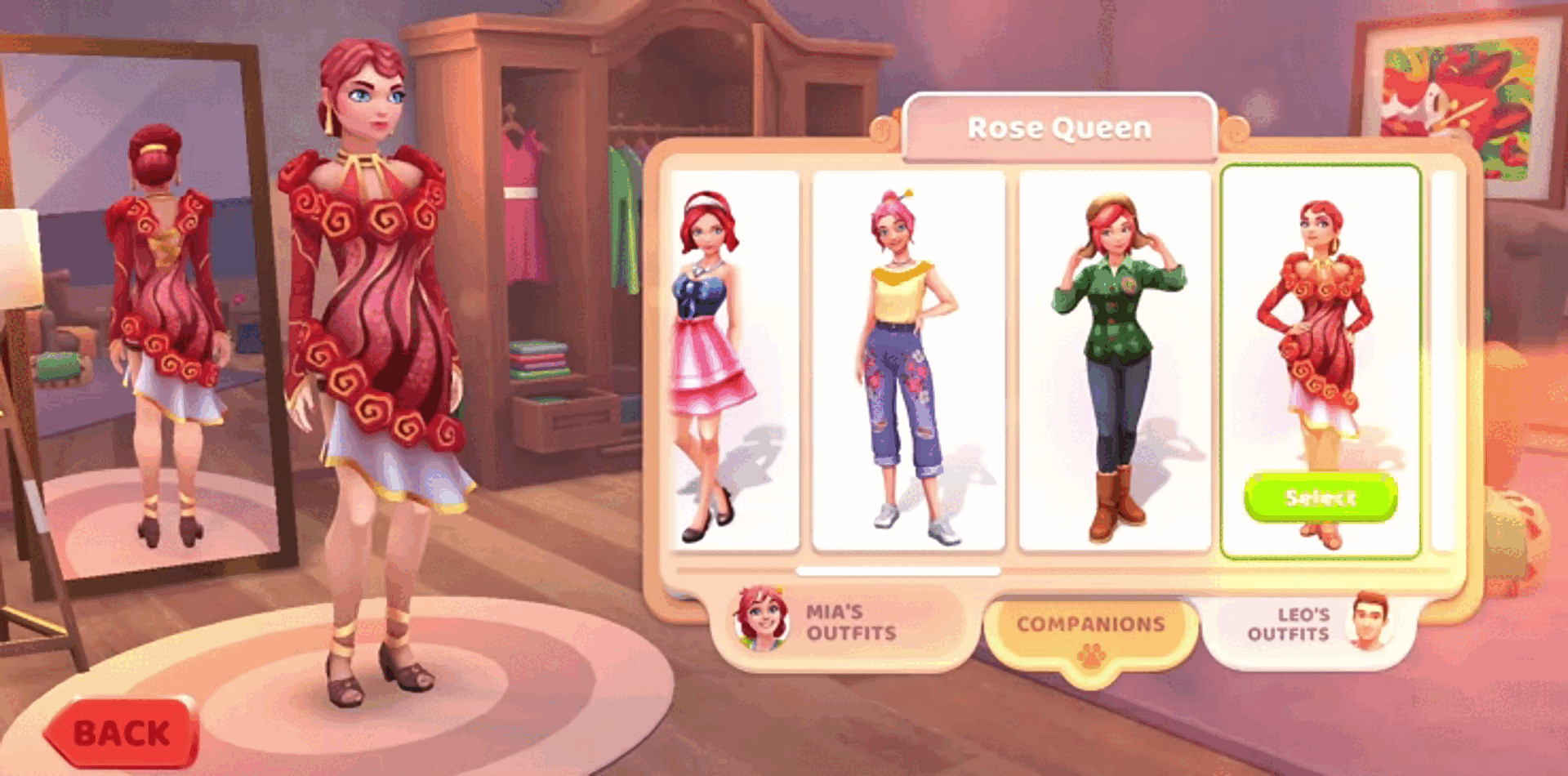Choose the pink skirt and navy top outfit
This screenshot has width=1568, height=776.
coord(733,359)
